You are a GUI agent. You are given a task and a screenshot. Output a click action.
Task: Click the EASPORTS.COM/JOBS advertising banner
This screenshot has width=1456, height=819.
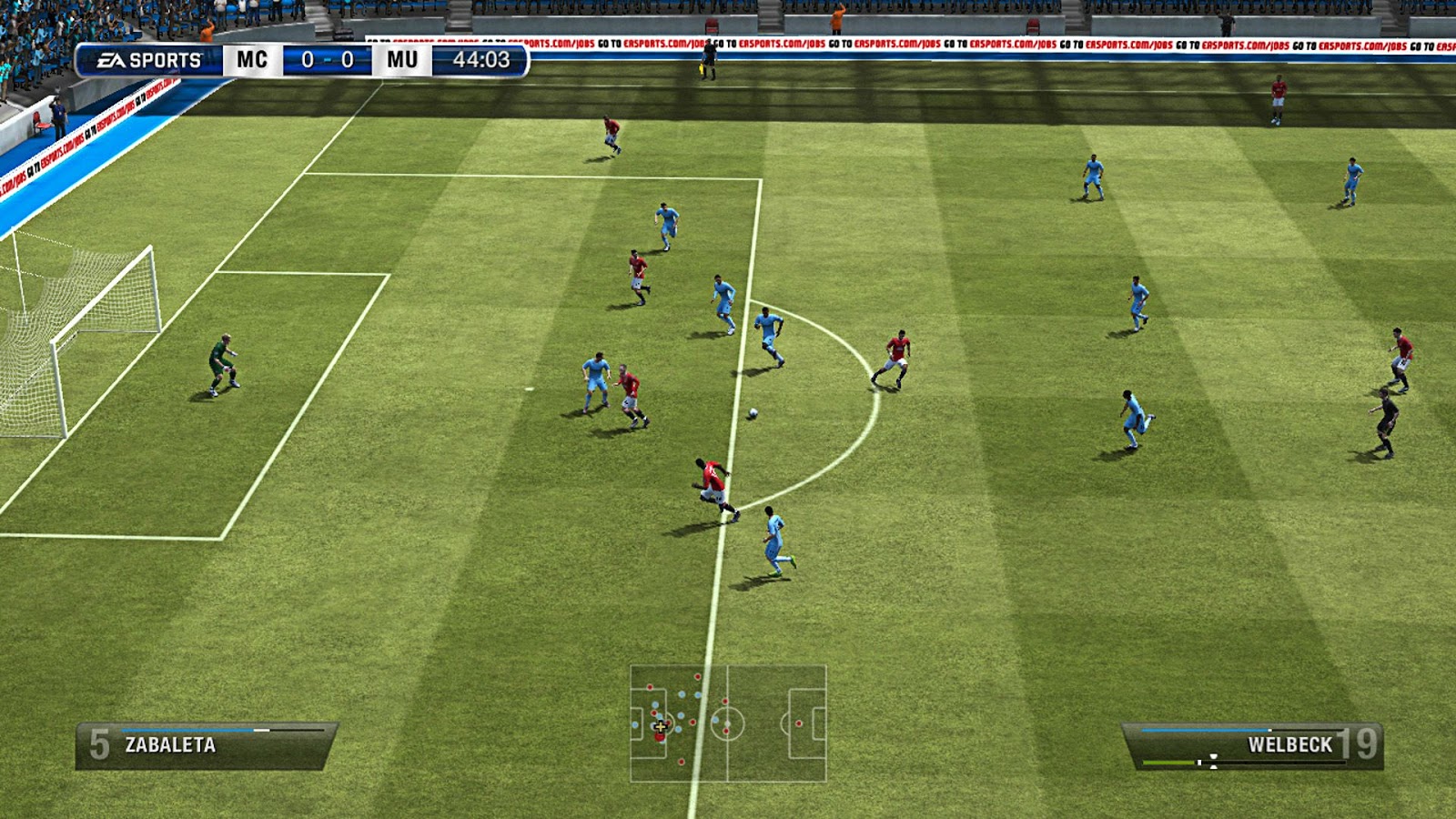pos(910,42)
